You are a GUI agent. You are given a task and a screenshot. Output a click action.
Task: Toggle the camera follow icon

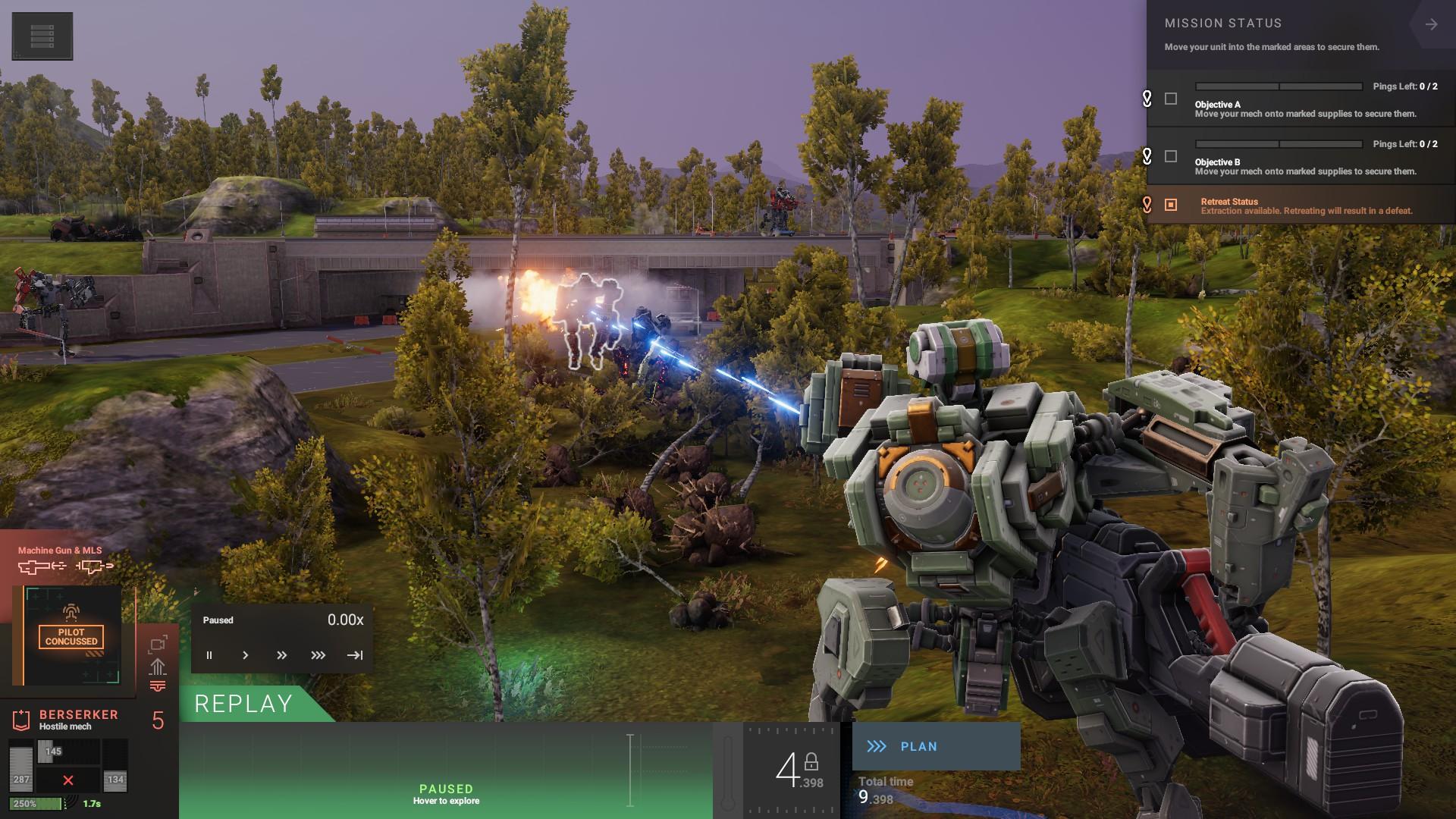[158, 645]
